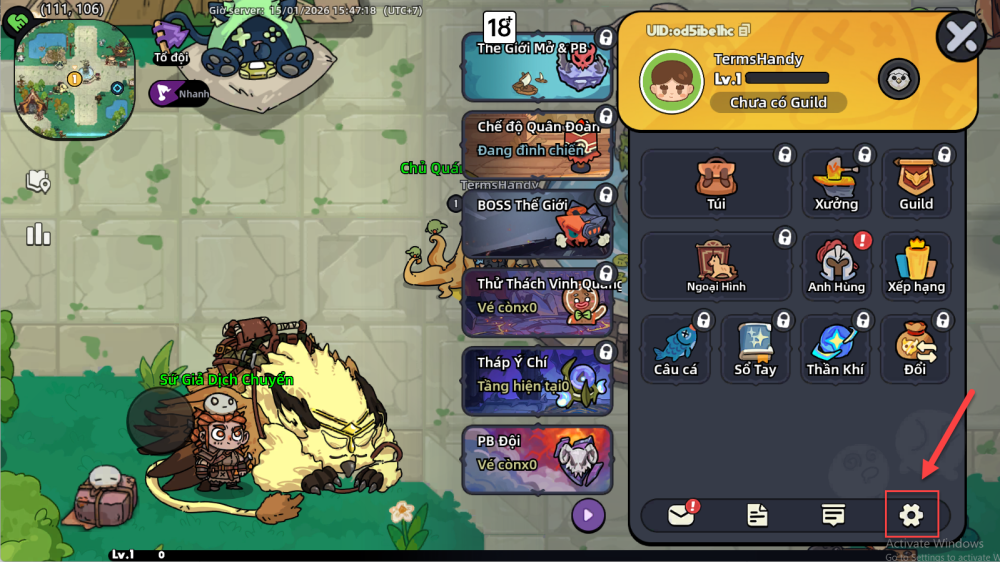Select the Guild menu entry

coord(915,184)
